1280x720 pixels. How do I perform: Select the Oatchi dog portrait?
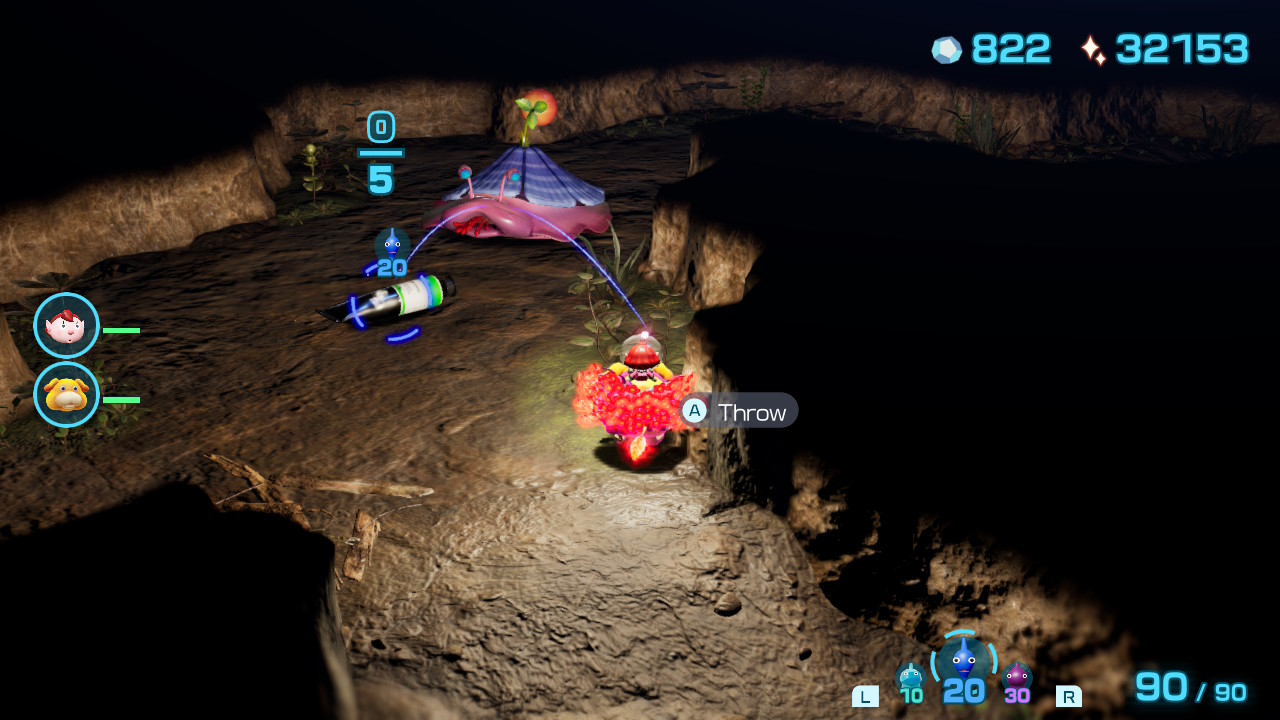[66, 395]
